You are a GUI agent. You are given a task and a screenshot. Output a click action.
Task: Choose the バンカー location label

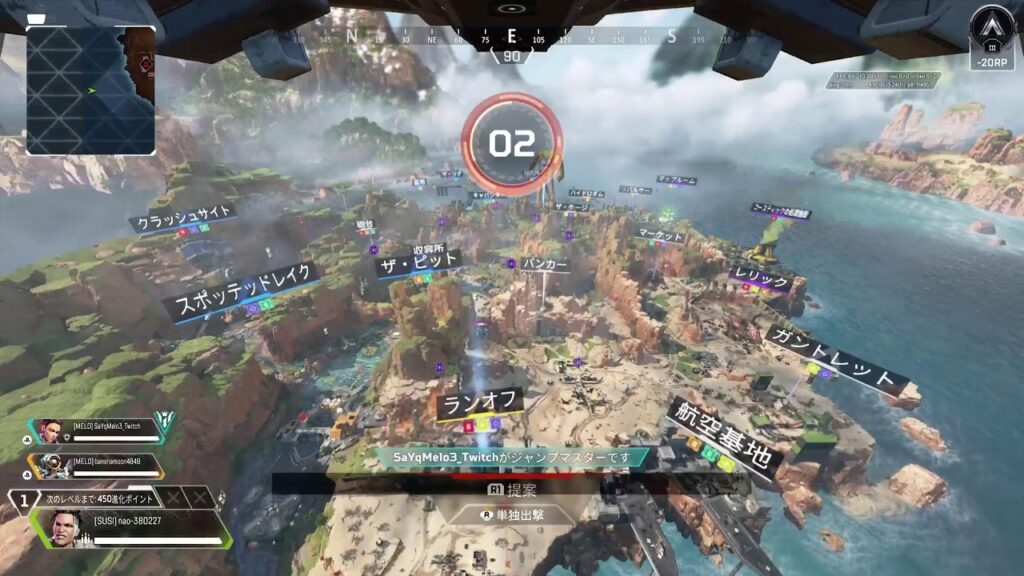pos(545,264)
